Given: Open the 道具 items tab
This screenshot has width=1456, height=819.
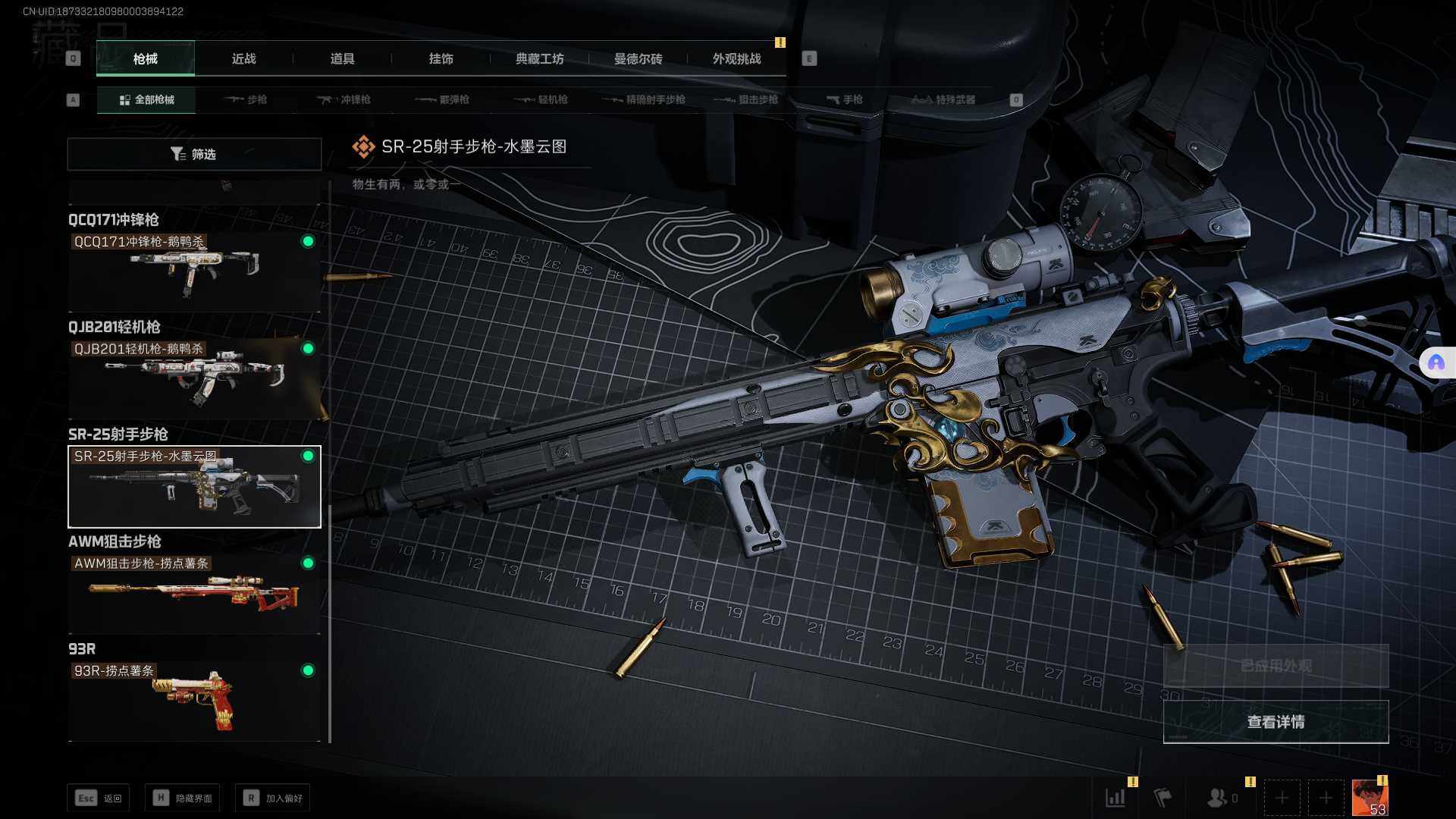Looking at the screenshot, I should coord(342,59).
